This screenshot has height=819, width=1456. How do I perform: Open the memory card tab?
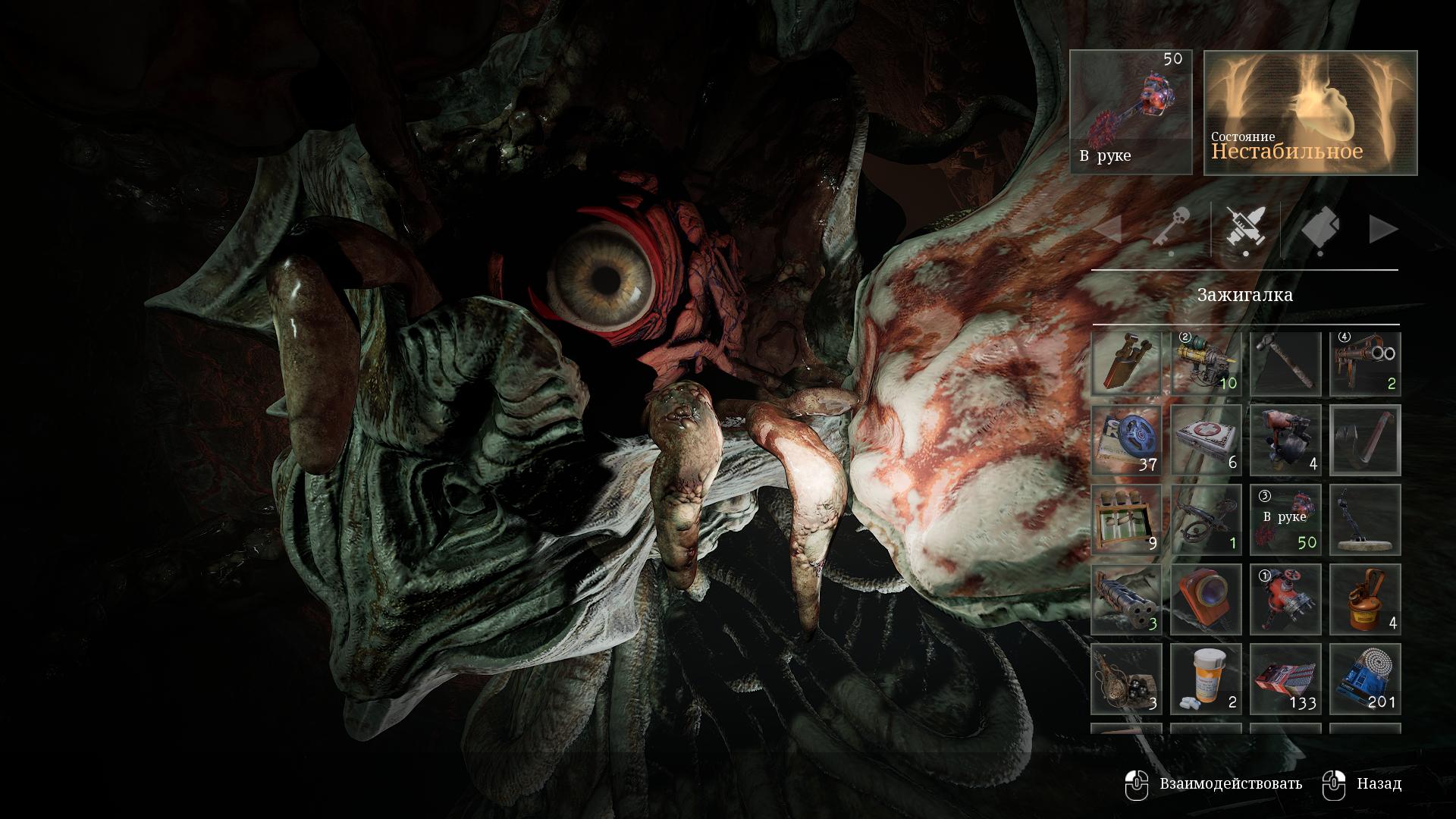(x=1319, y=229)
